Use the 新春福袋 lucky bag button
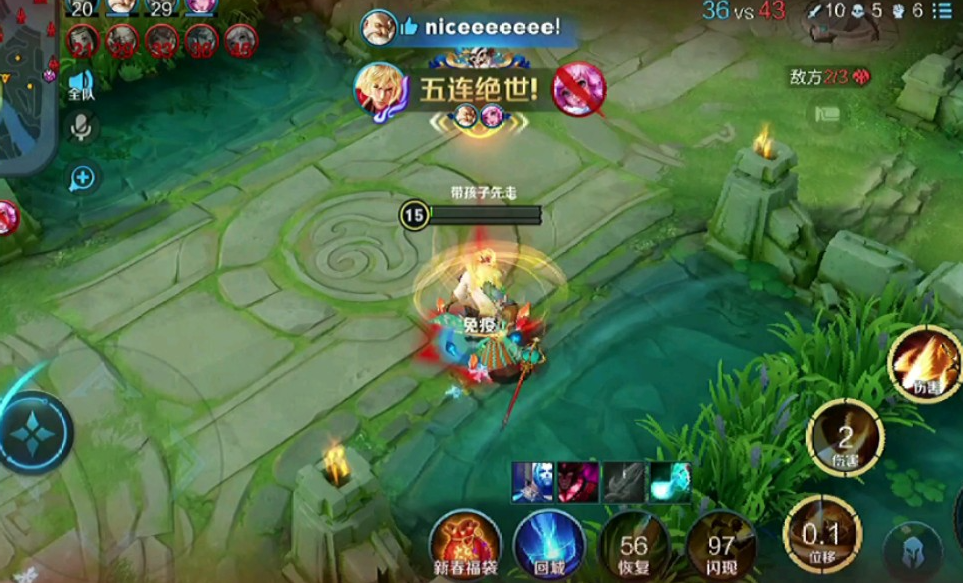This screenshot has height=583, width=963. point(464,543)
